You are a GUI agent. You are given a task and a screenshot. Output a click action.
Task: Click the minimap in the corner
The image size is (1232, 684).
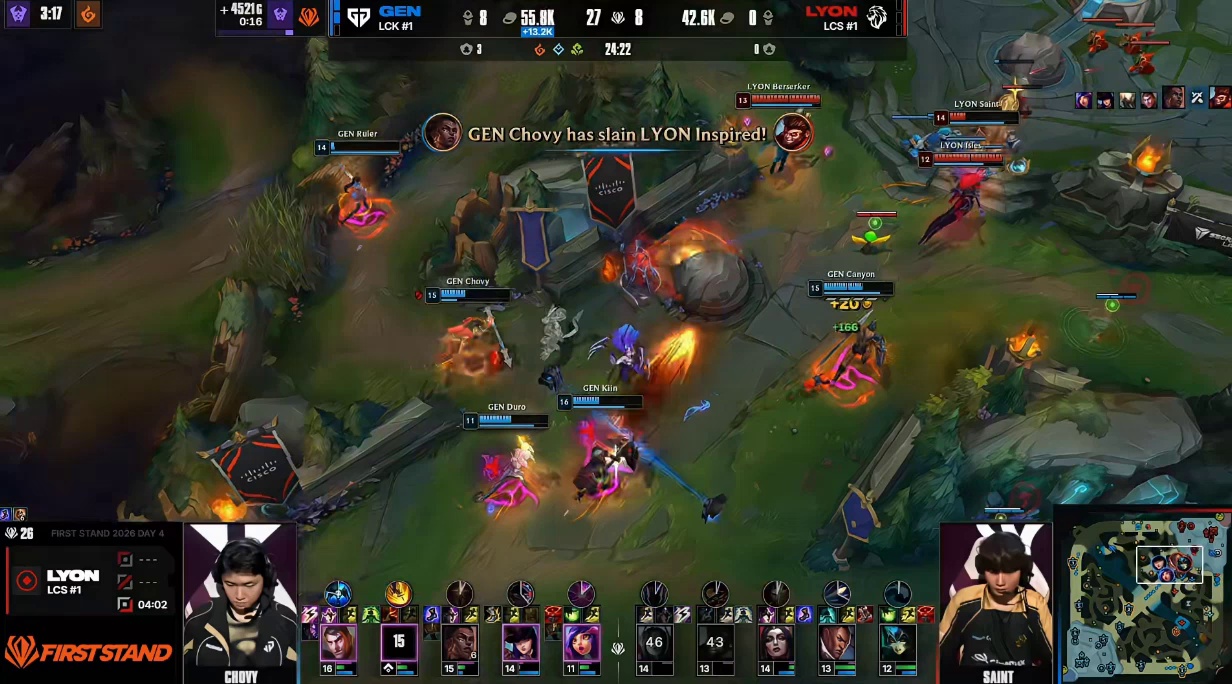click(x=1143, y=598)
